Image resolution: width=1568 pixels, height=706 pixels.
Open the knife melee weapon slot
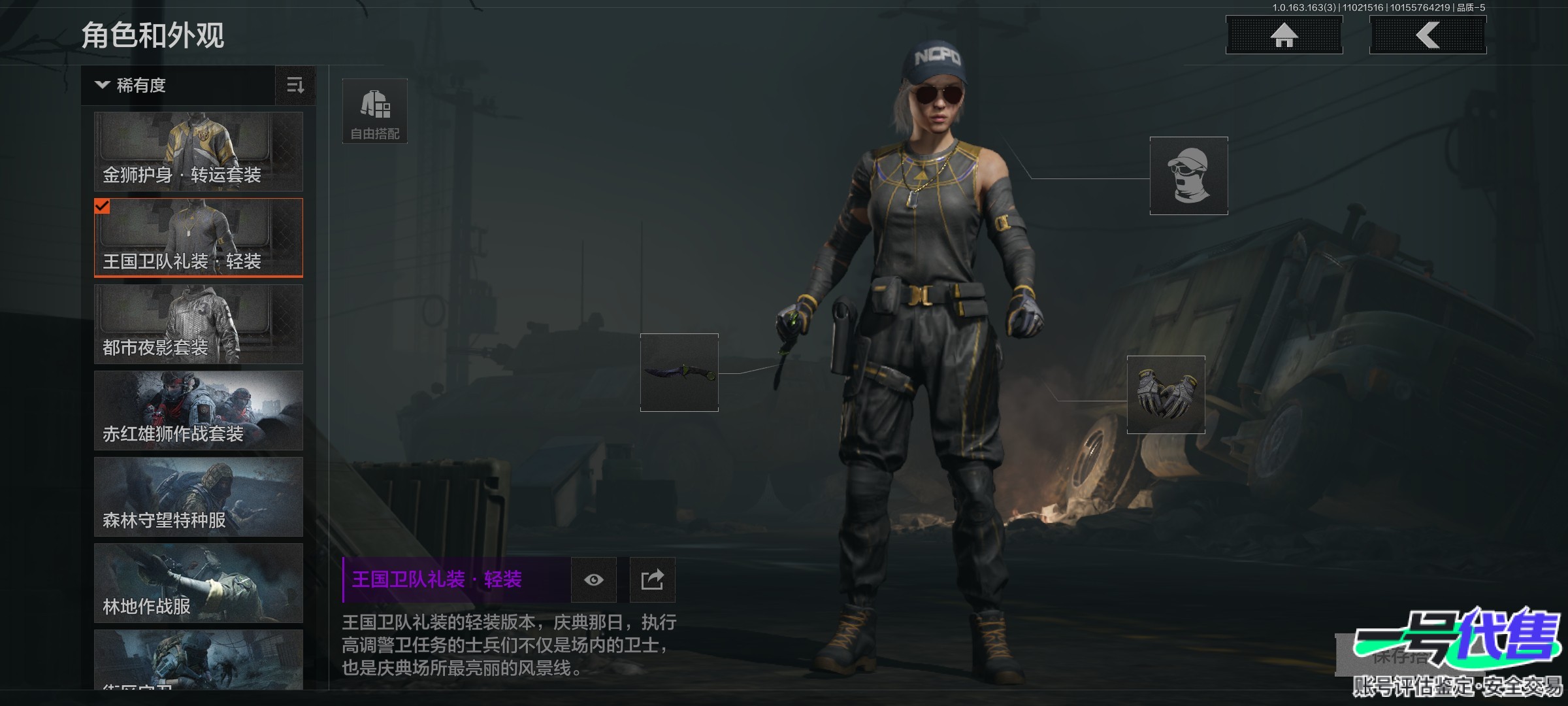tap(679, 373)
